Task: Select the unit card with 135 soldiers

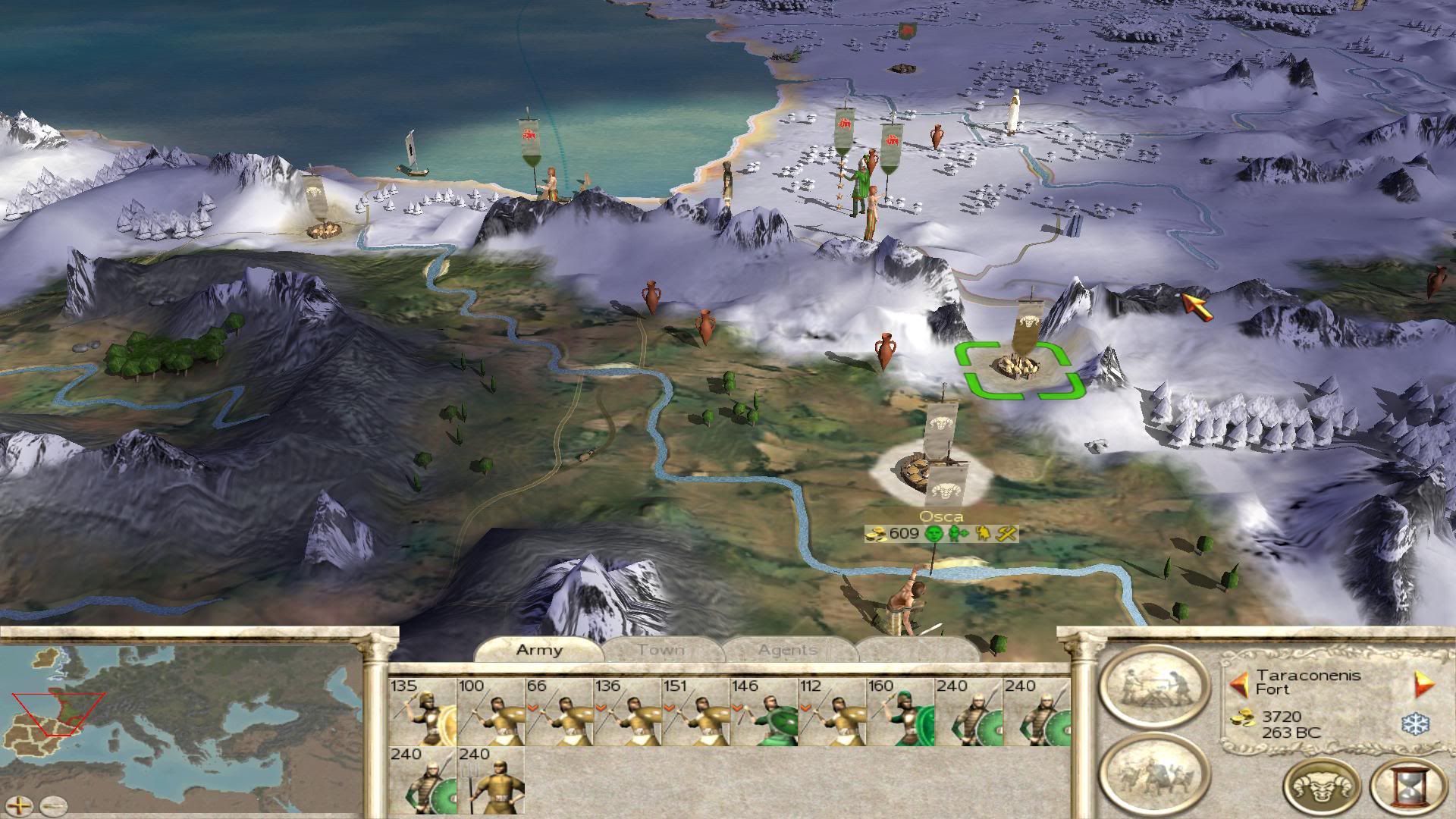Action: tap(422, 712)
